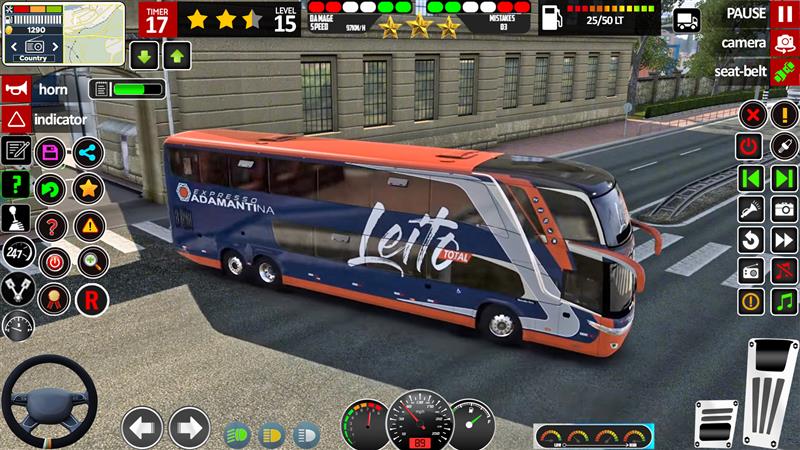Viewport: 800px width, 450px height.
Task: Click the orange star icon
Action: tap(88, 187)
